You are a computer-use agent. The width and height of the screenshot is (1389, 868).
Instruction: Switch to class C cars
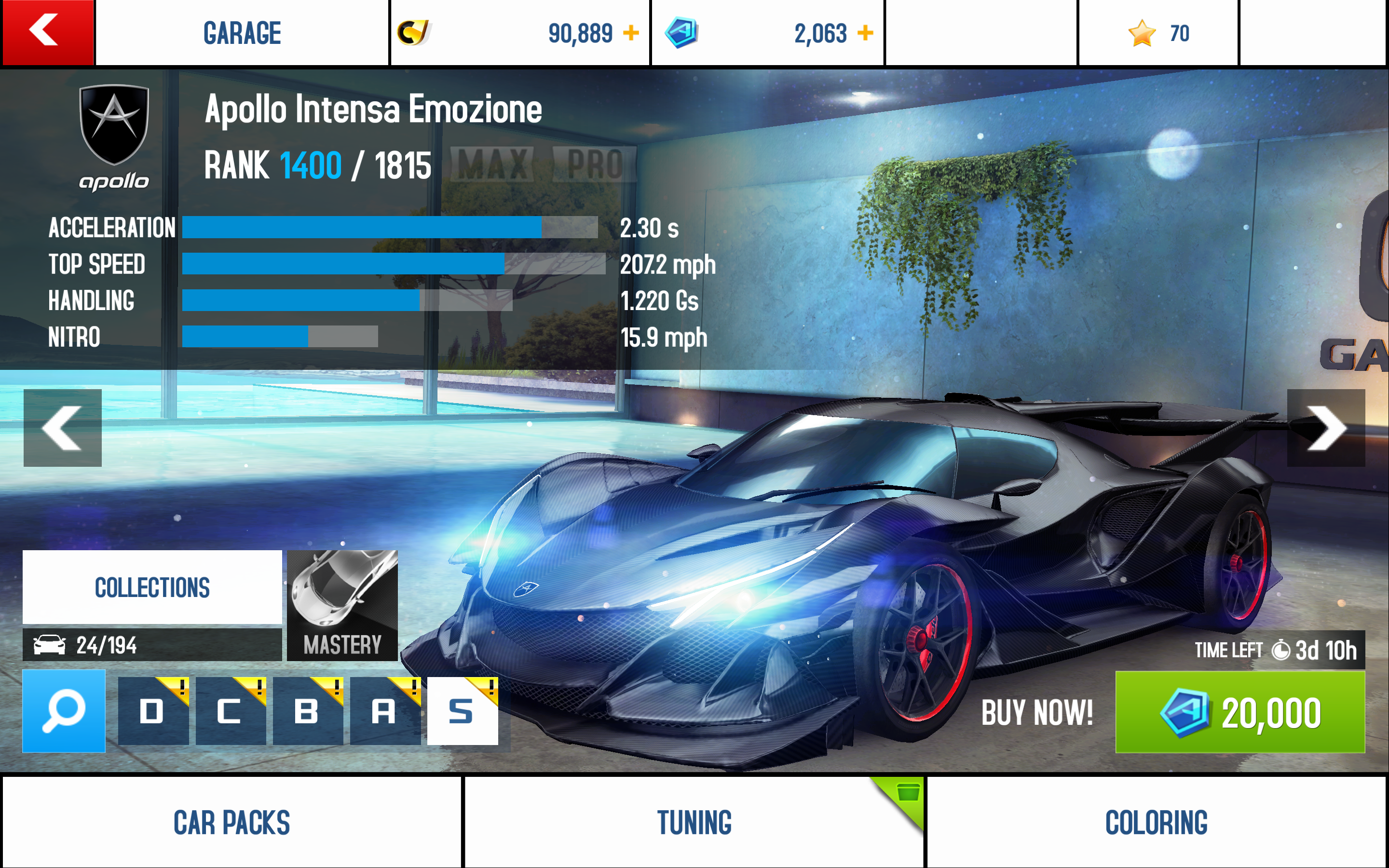point(230,711)
